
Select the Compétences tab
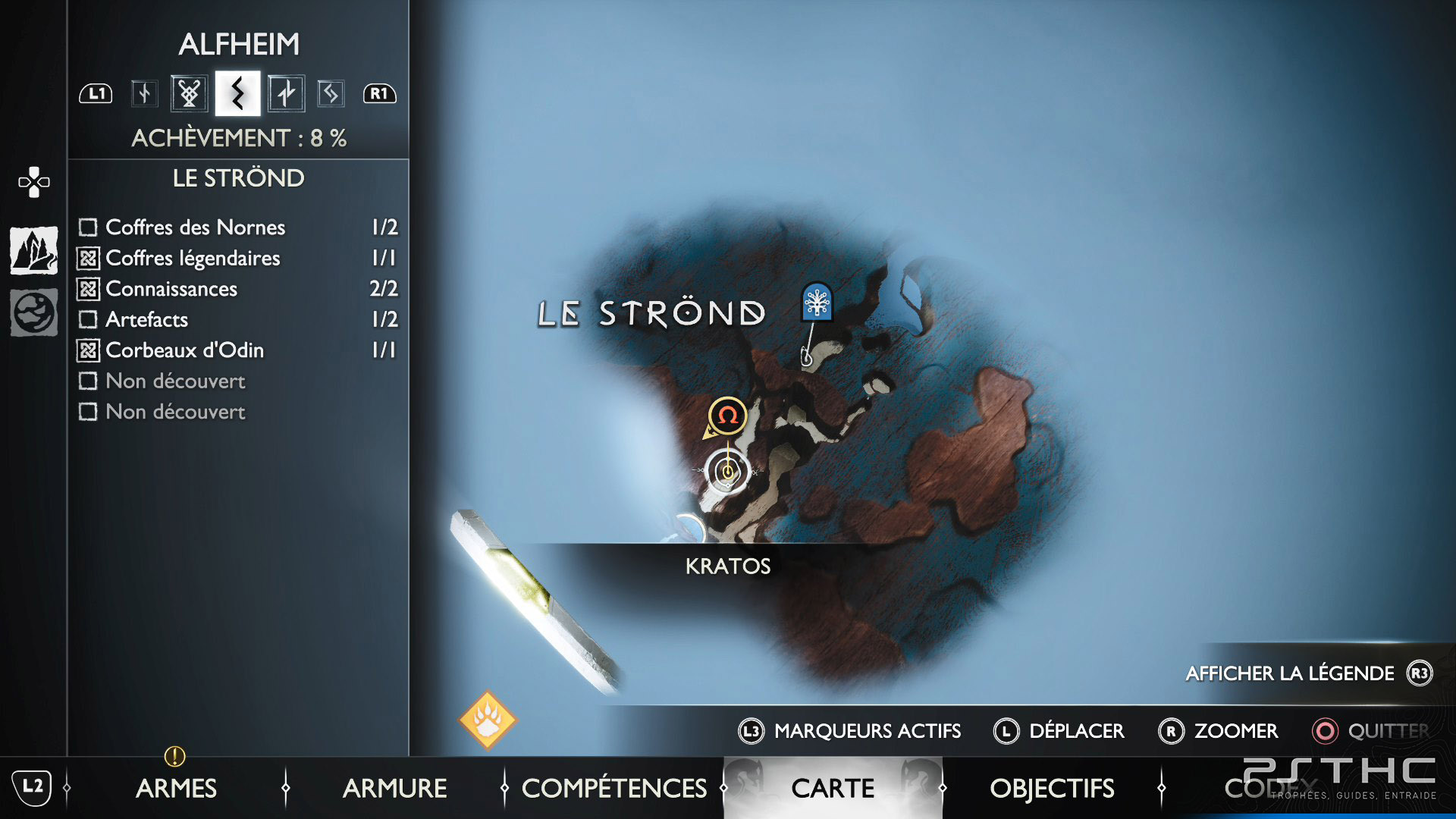click(613, 788)
